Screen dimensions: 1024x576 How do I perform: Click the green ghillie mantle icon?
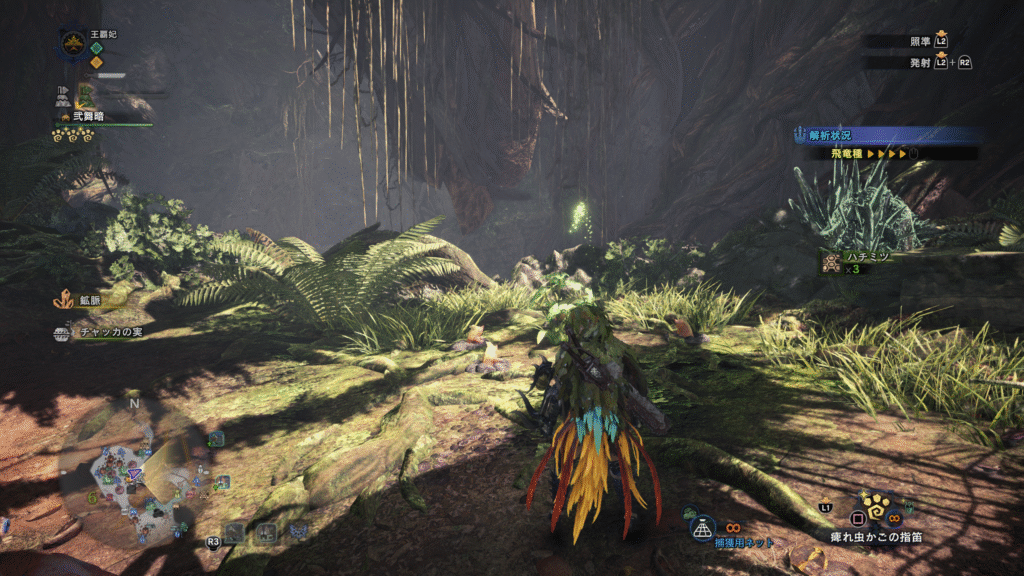[x=86, y=95]
